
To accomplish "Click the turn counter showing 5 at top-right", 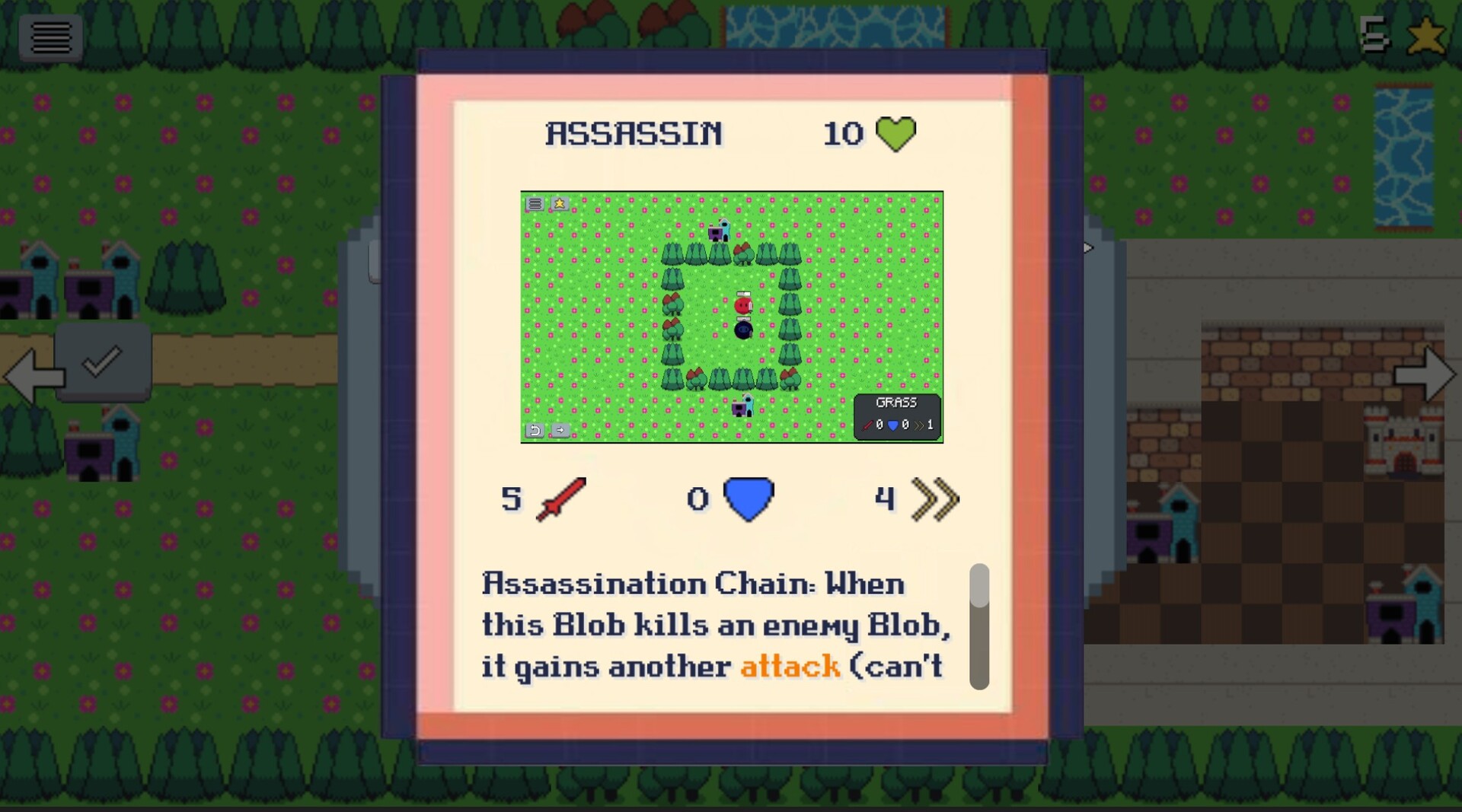I will coord(1375,32).
